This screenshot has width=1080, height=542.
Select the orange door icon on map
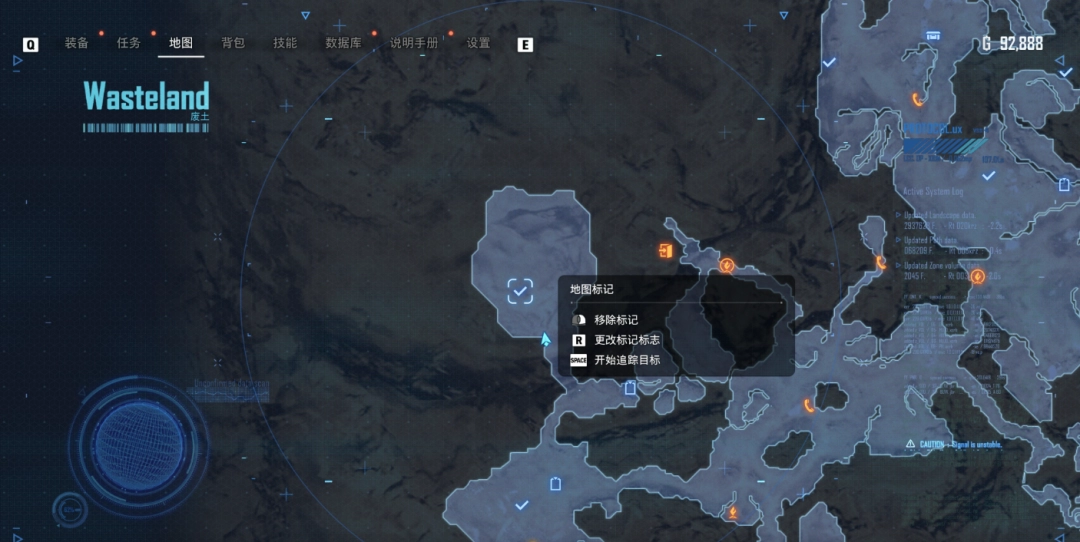click(x=665, y=250)
